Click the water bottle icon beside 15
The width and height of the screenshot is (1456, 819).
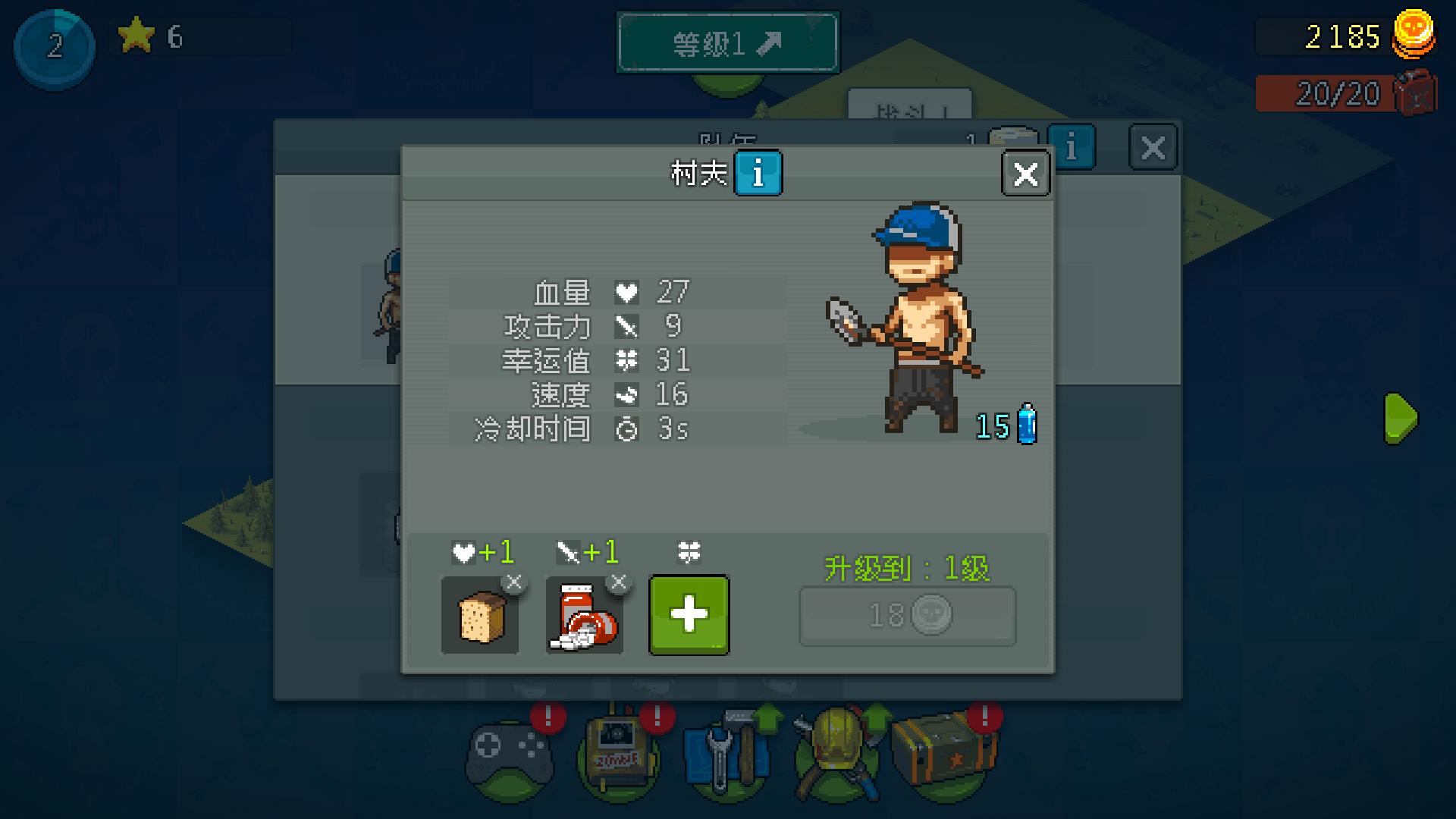(1025, 425)
